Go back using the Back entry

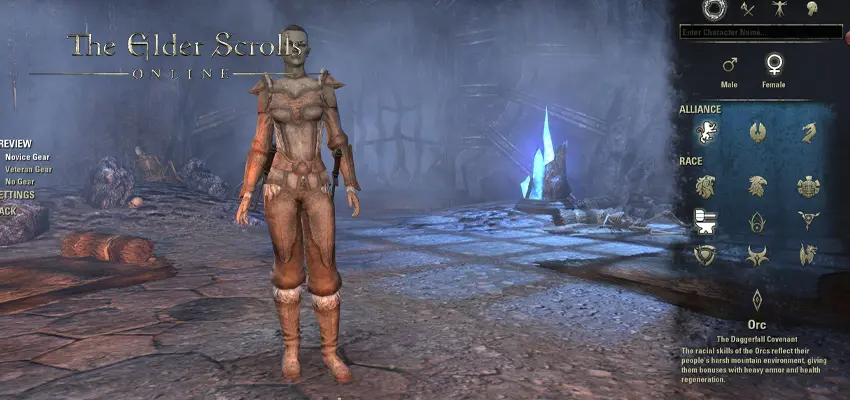[8, 210]
